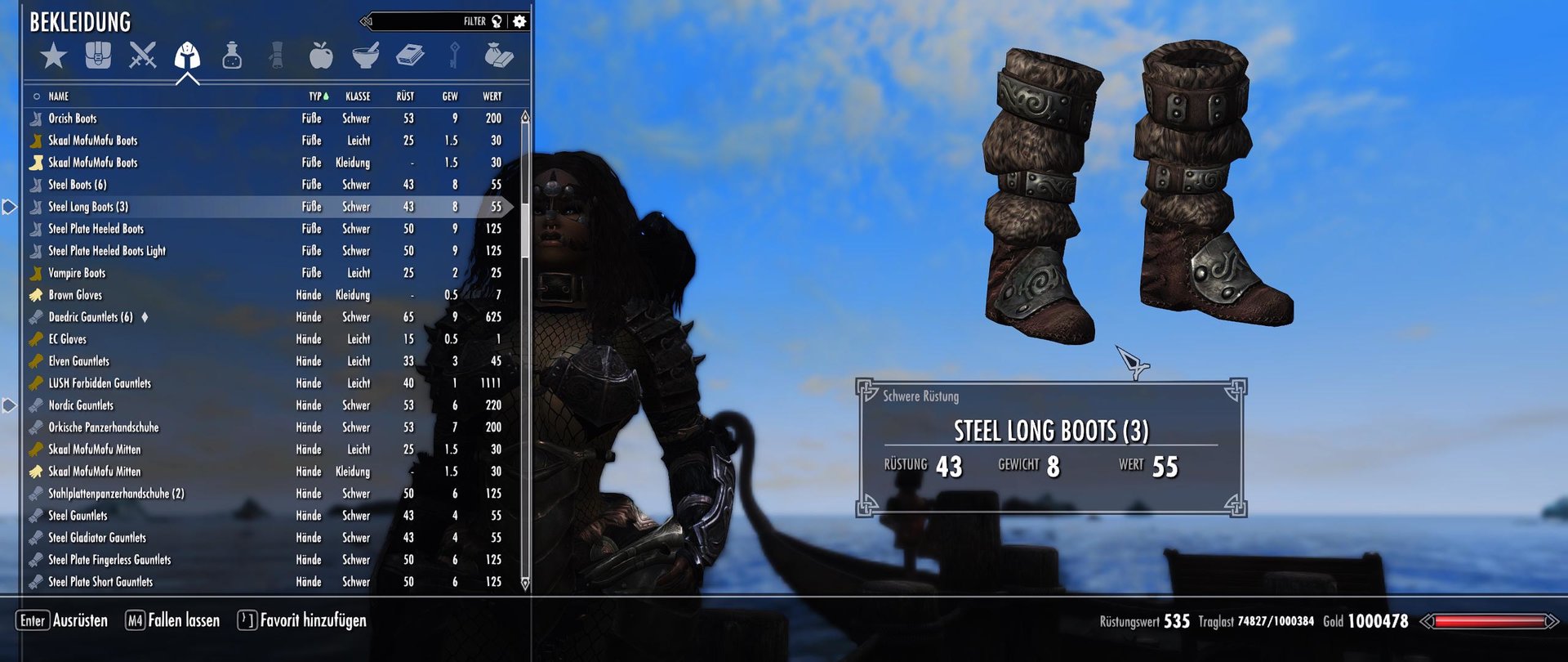The width and height of the screenshot is (1568, 662).
Task: Pick the Vampire Boots entry
Action: coord(77,273)
